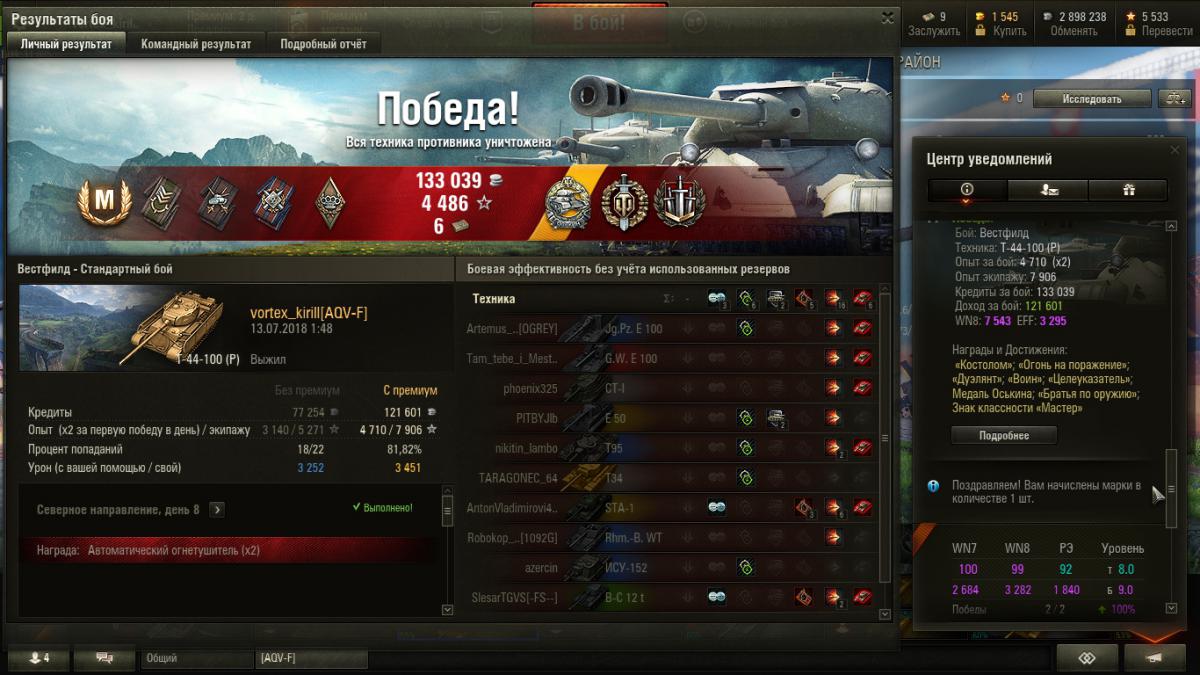Image resolution: width=1200 pixels, height=675 pixels.
Task: Open the info notifications tab
Action: [x=967, y=190]
